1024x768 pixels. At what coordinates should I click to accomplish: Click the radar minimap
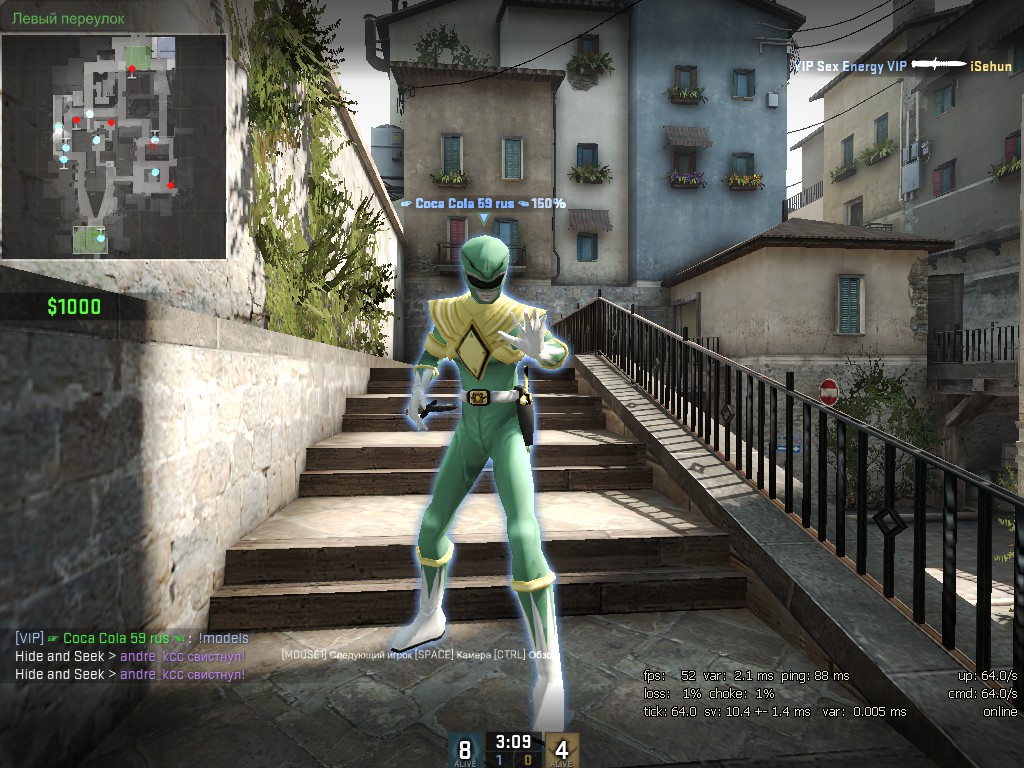[x=113, y=146]
